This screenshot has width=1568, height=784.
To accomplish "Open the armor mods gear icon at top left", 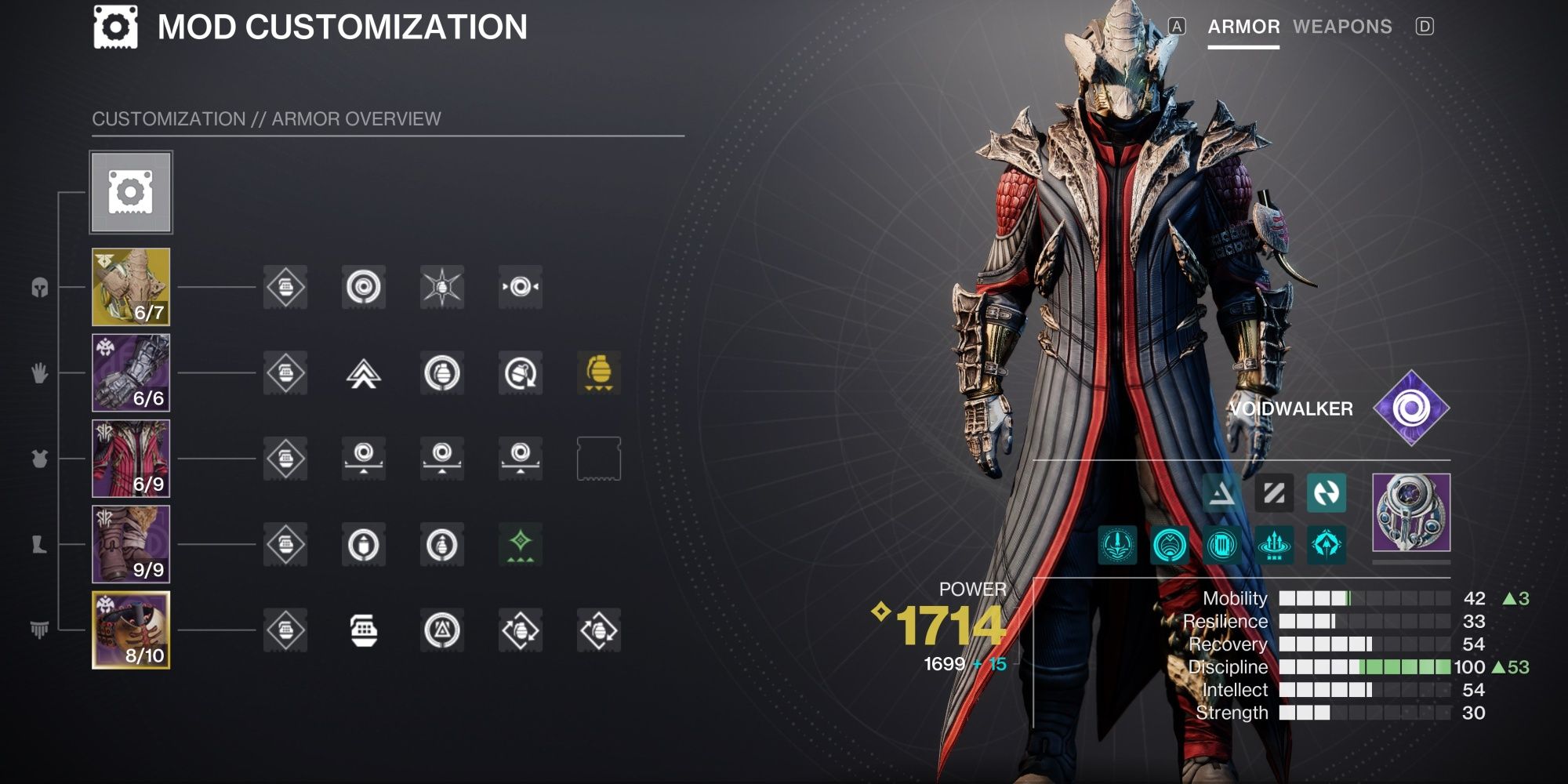I will click(129, 190).
